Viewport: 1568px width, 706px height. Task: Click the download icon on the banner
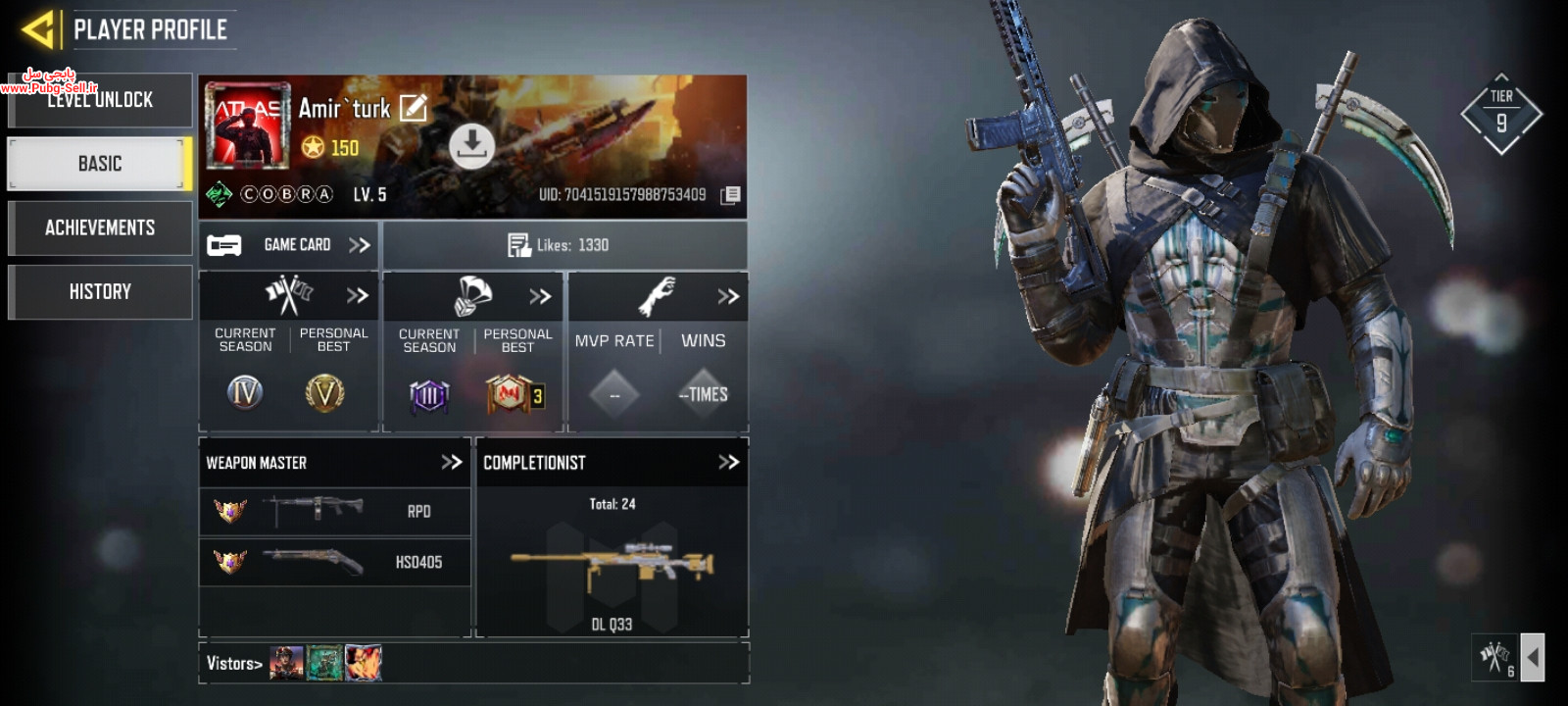[x=471, y=145]
